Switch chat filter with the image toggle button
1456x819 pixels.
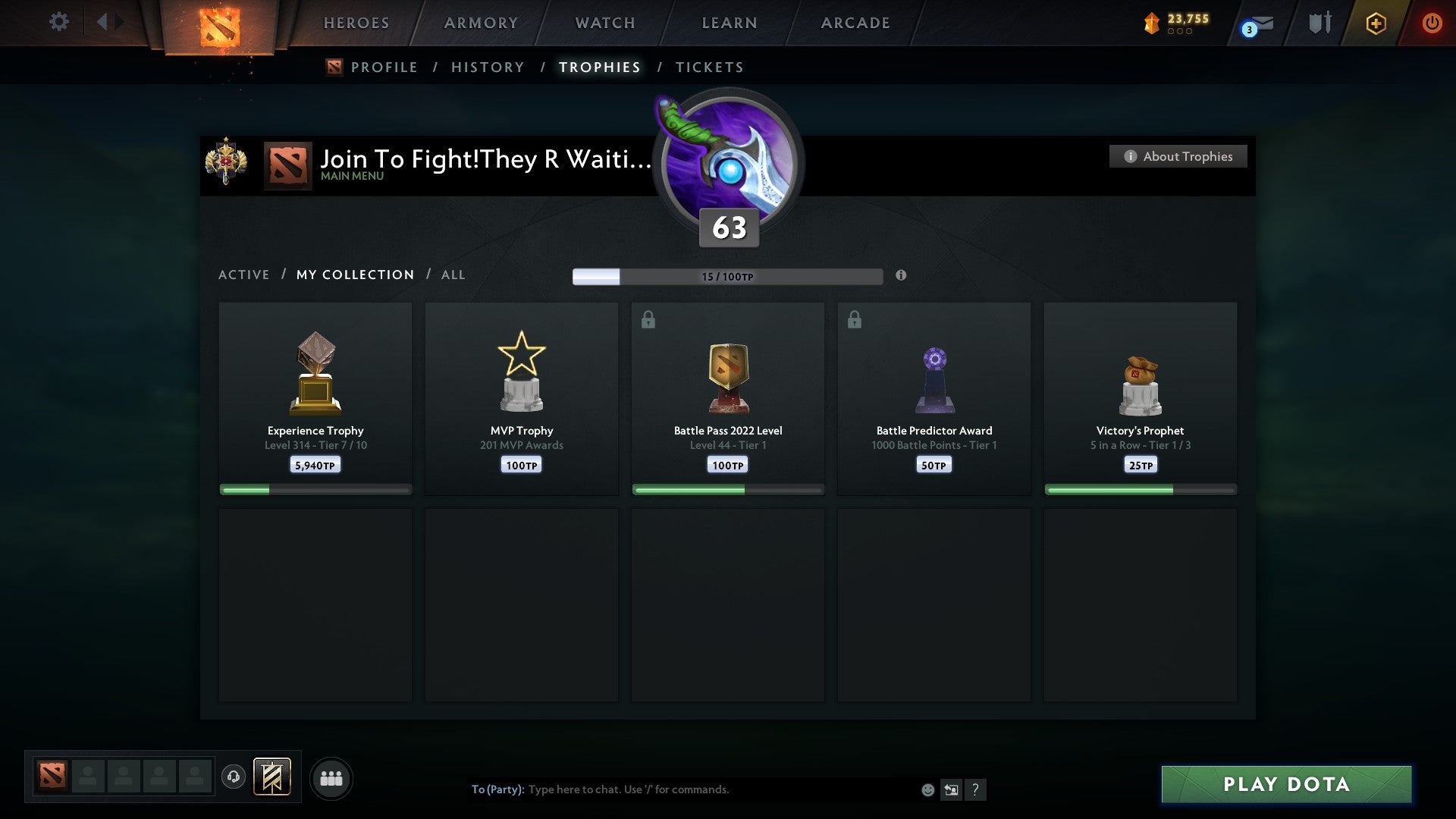click(x=951, y=789)
